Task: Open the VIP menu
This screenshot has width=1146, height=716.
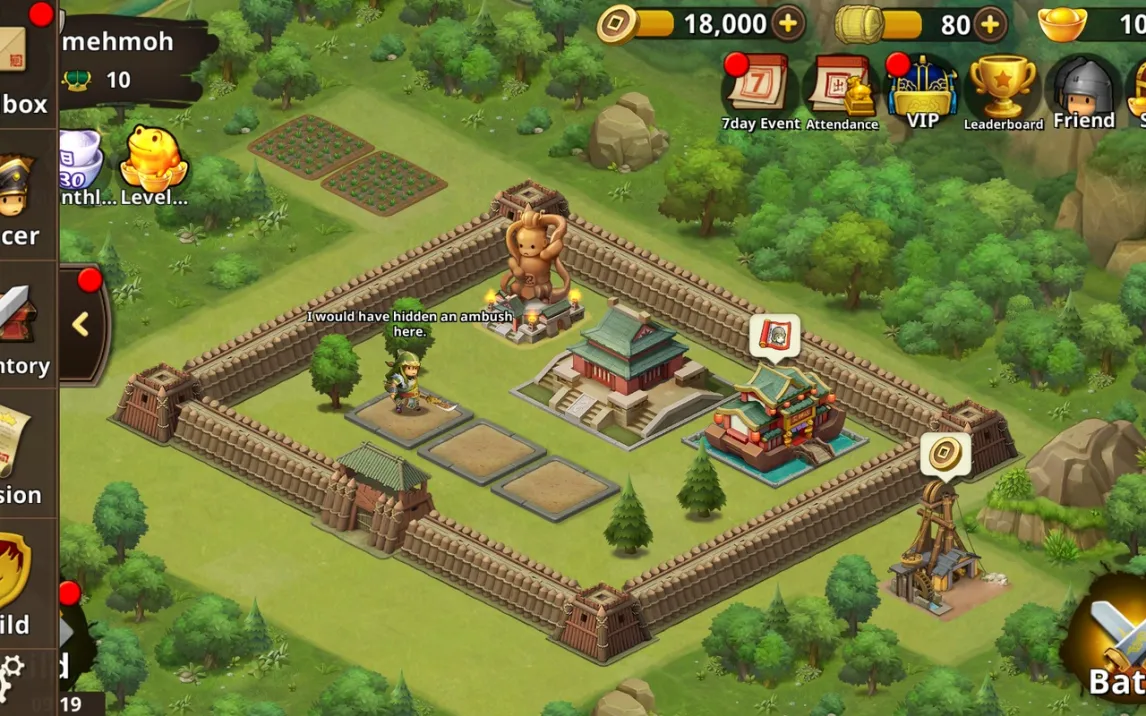Action: 922,92
